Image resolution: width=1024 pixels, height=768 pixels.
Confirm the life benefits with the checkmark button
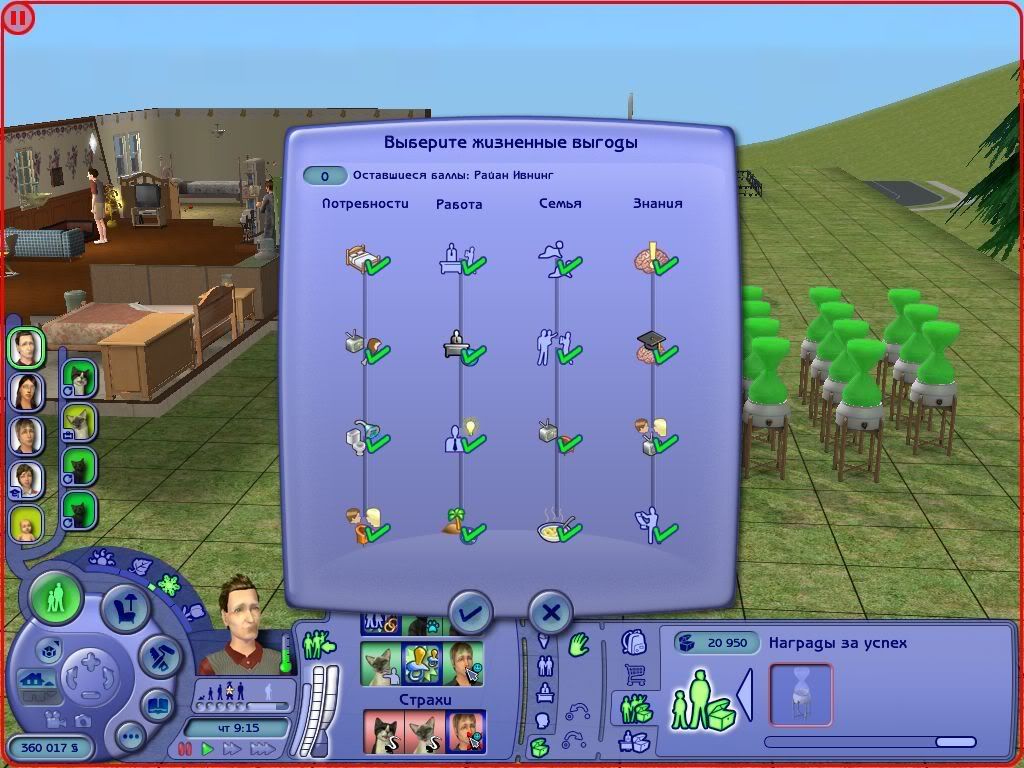pyautogui.click(x=470, y=612)
